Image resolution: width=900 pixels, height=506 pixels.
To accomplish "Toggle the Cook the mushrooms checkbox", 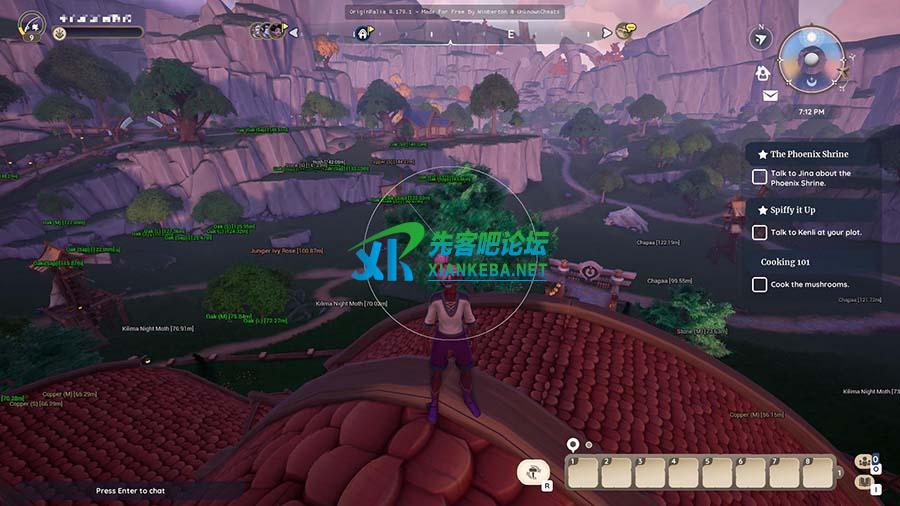I will click(759, 285).
